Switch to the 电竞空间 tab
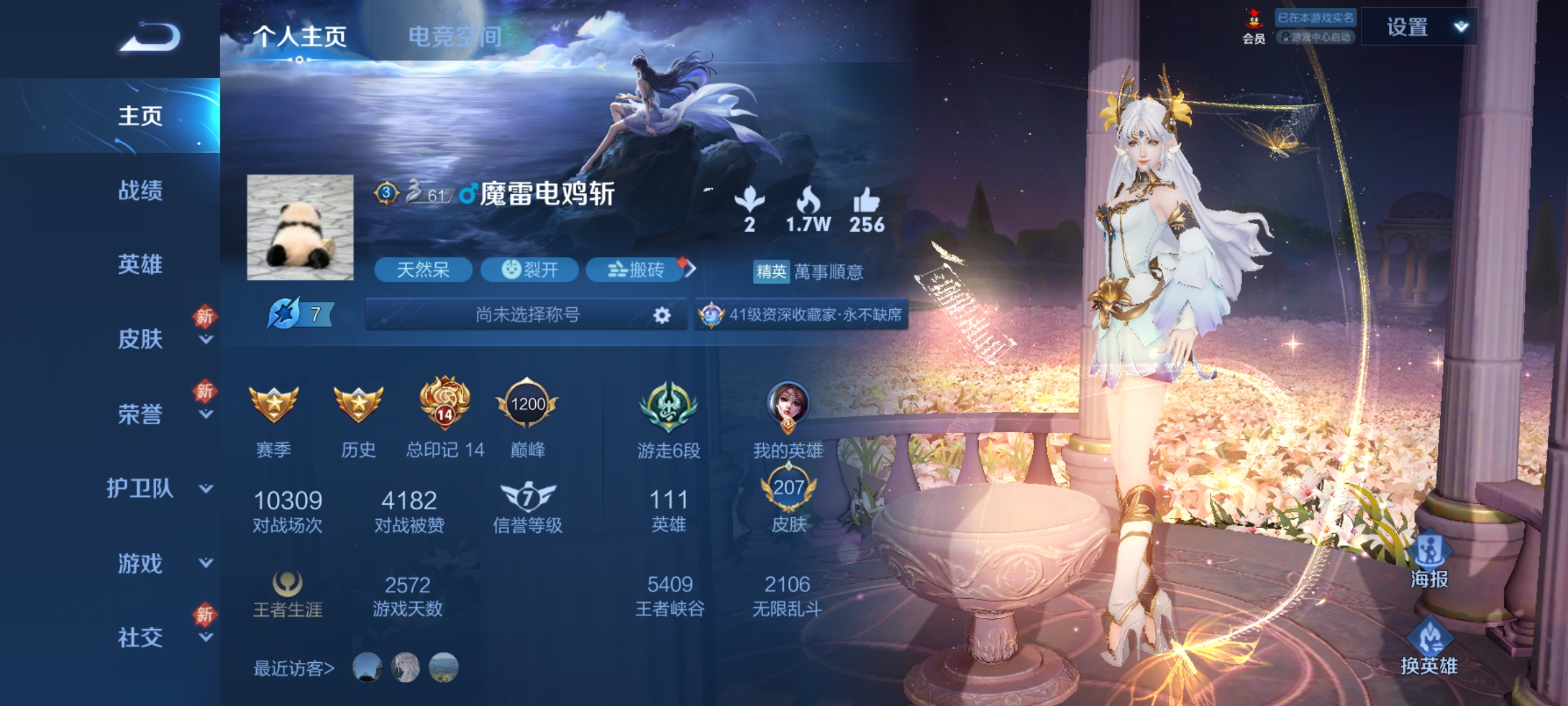Screen dimensions: 1568x706 click(x=455, y=36)
